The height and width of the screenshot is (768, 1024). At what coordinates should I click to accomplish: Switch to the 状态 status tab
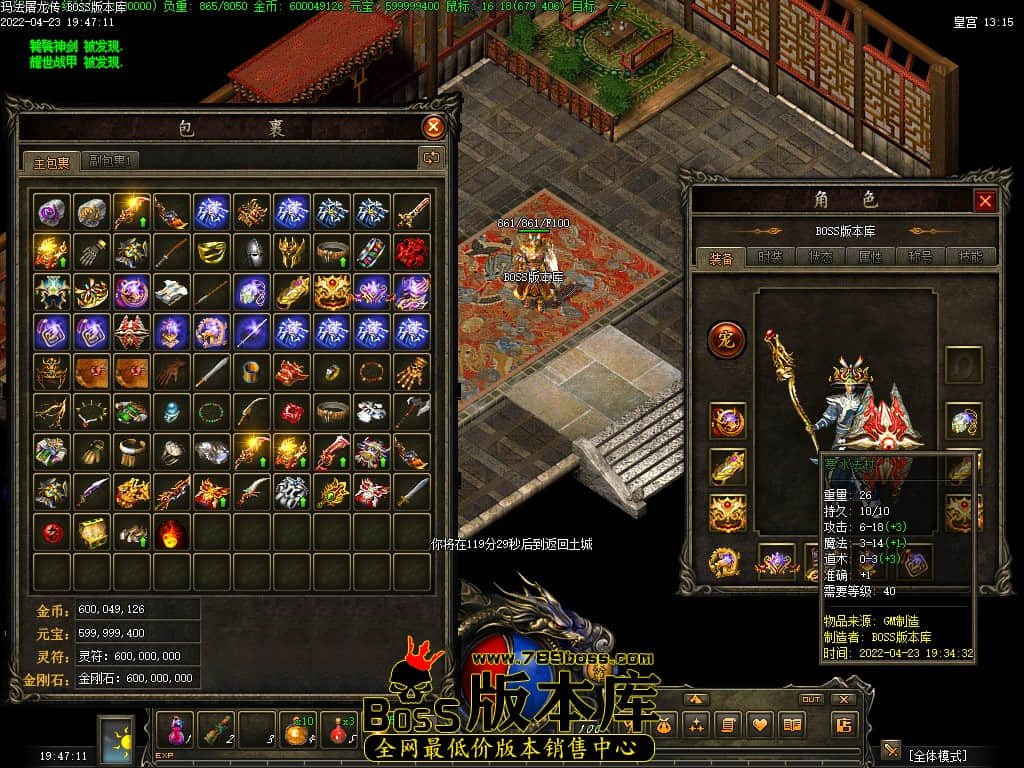coord(821,257)
